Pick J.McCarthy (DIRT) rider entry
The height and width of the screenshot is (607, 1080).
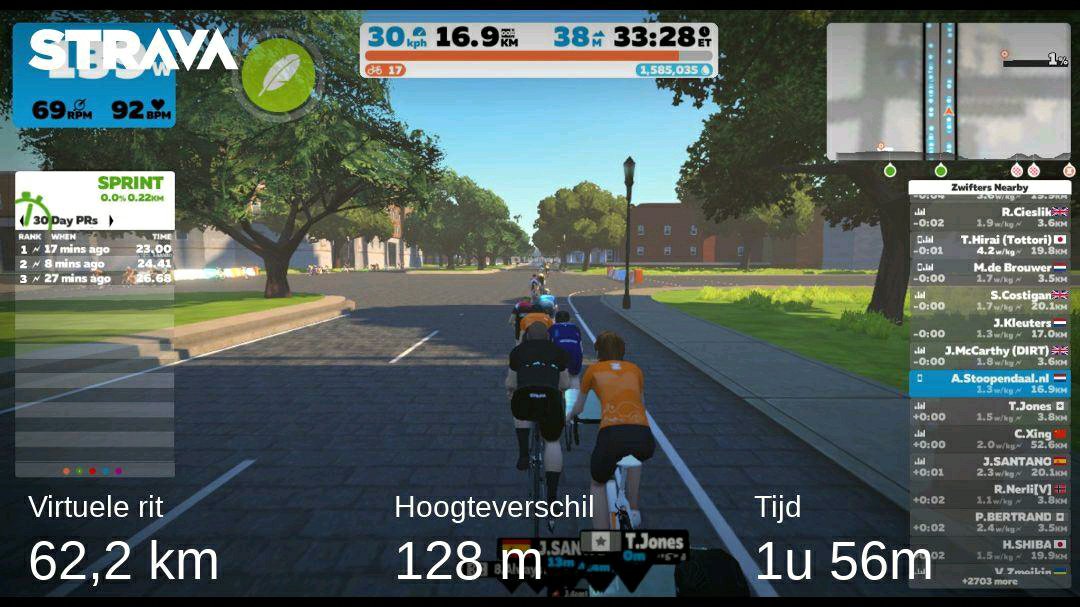pyautogui.click(x=989, y=355)
